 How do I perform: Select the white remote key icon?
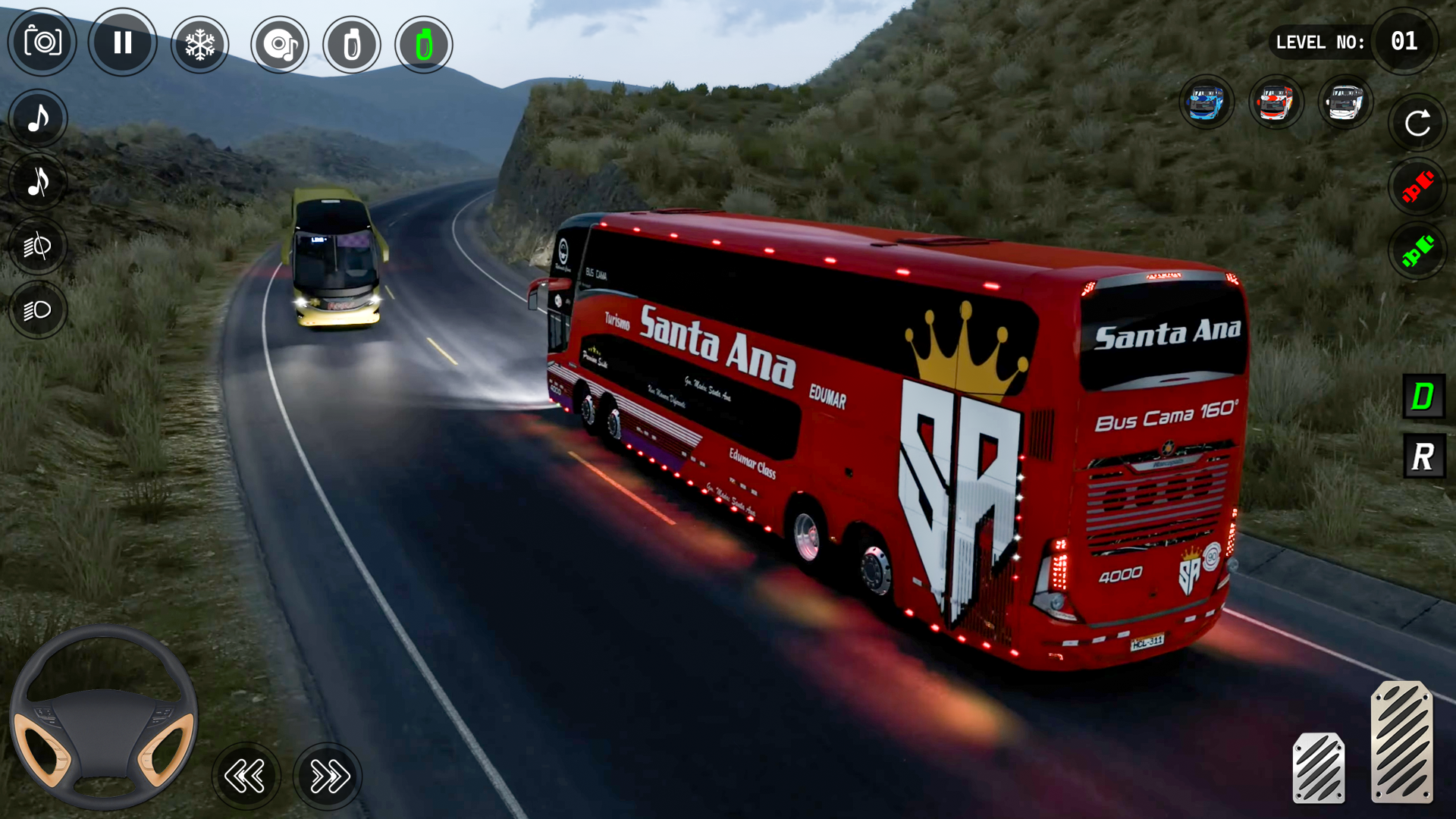coord(351,45)
